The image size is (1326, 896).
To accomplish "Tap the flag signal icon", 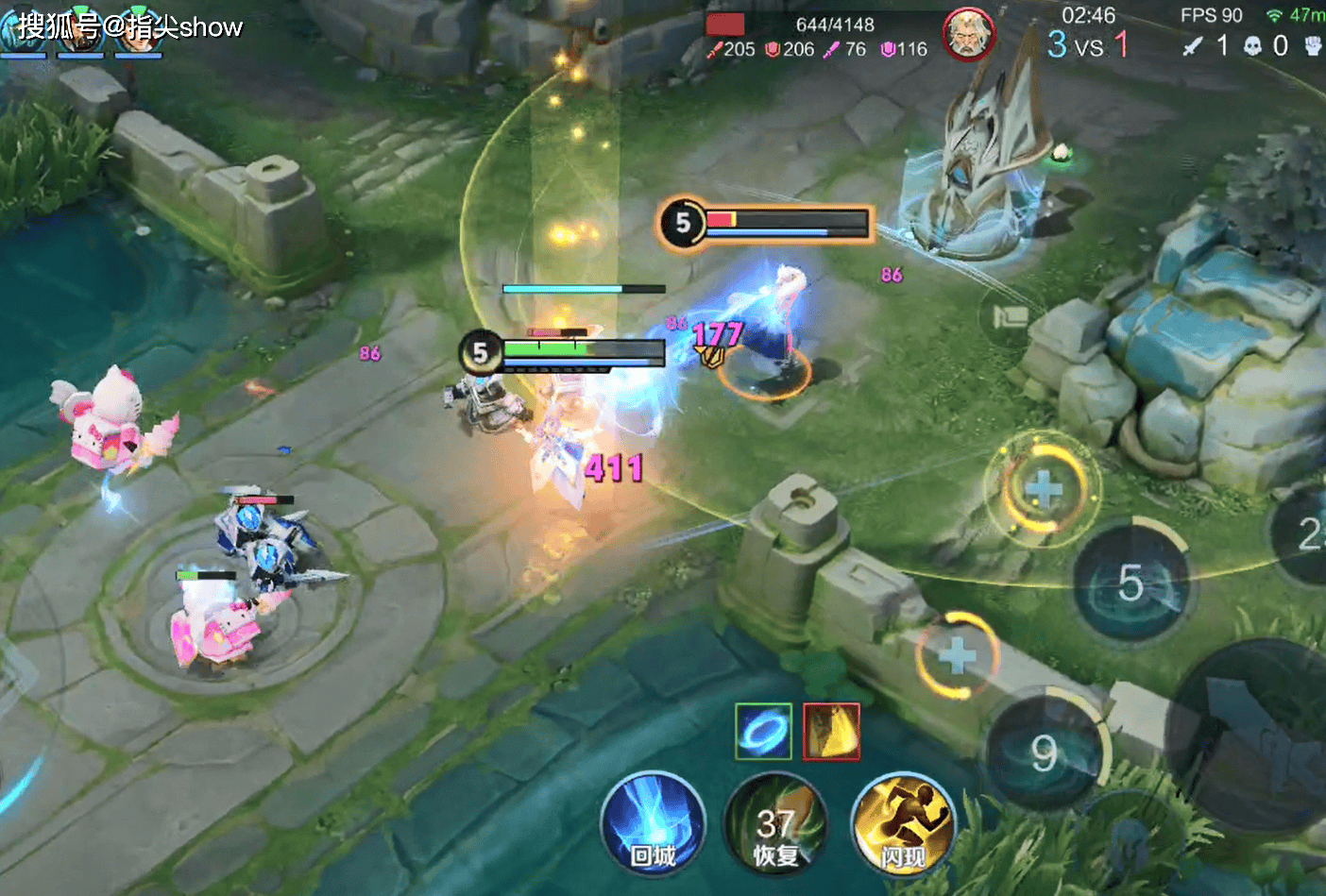I will 1010,316.
